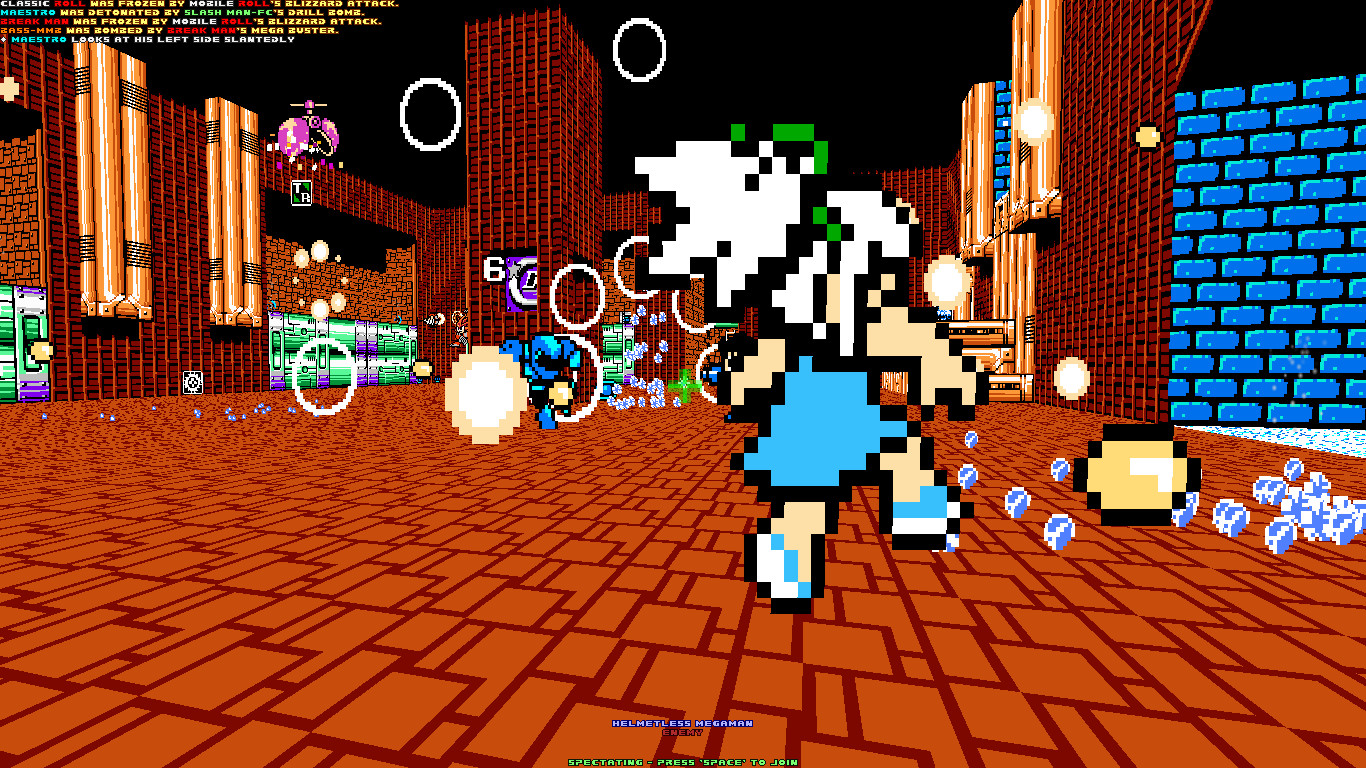Select the purple Gyro Attack weapon pickup
This screenshot has width=1366, height=768.
click(521, 282)
